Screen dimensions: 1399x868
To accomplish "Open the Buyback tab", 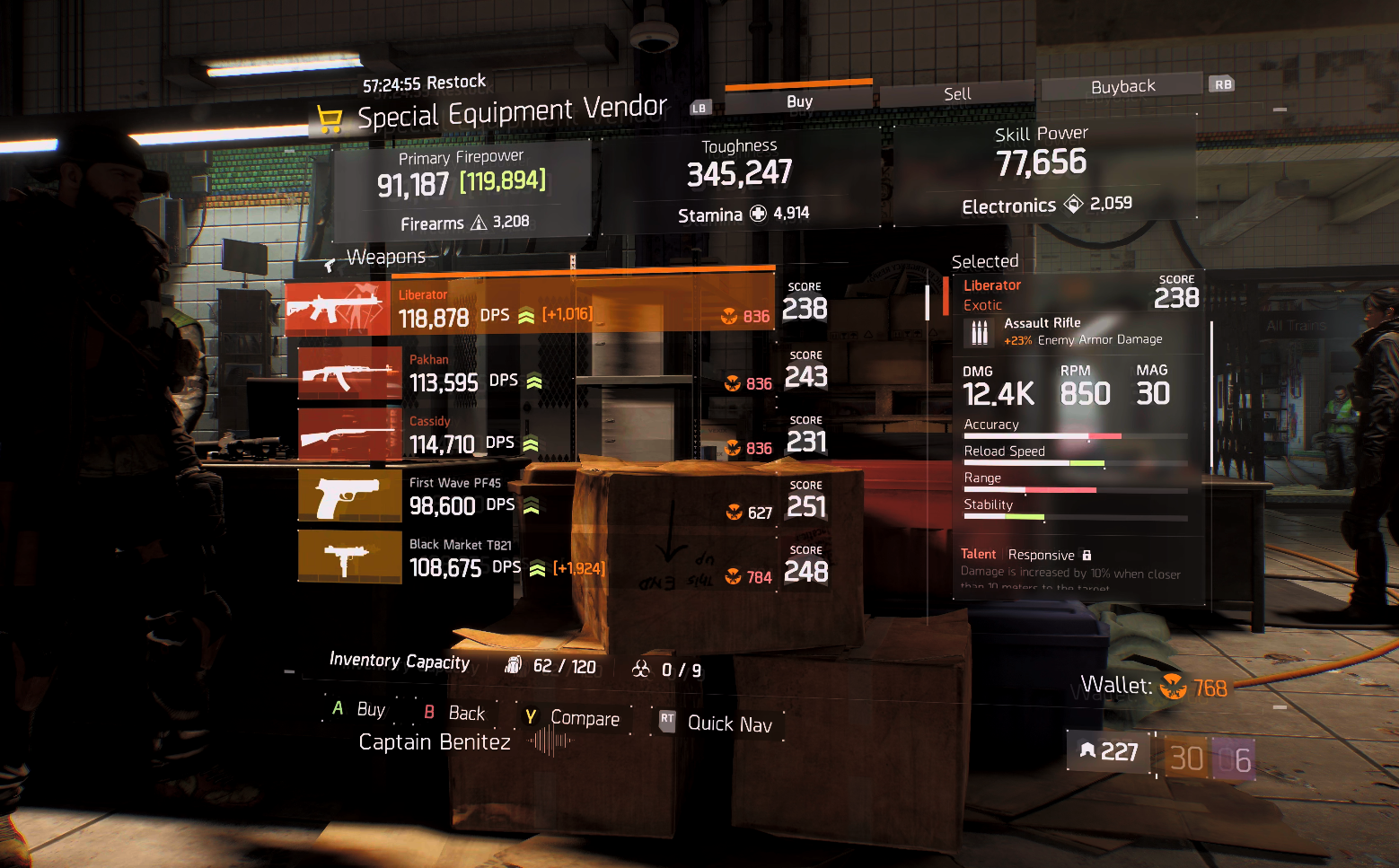I will pyautogui.click(x=1122, y=85).
